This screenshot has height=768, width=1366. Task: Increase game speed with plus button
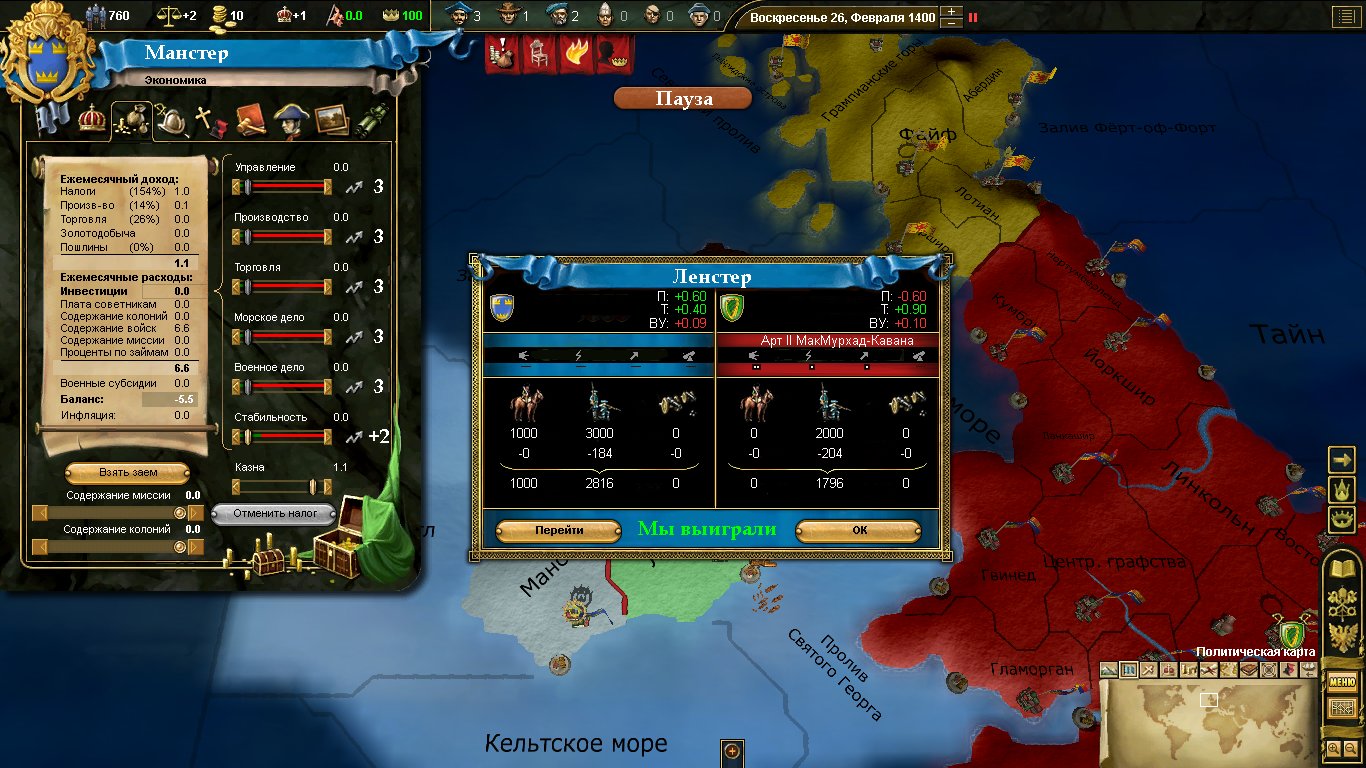(x=952, y=11)
